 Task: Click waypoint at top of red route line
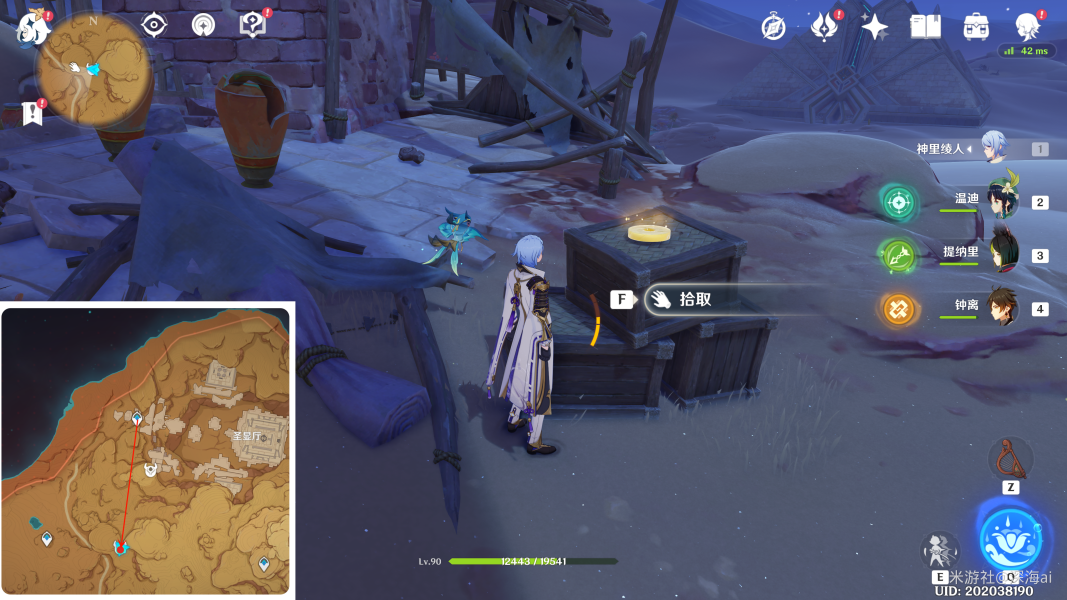point(137,417)
